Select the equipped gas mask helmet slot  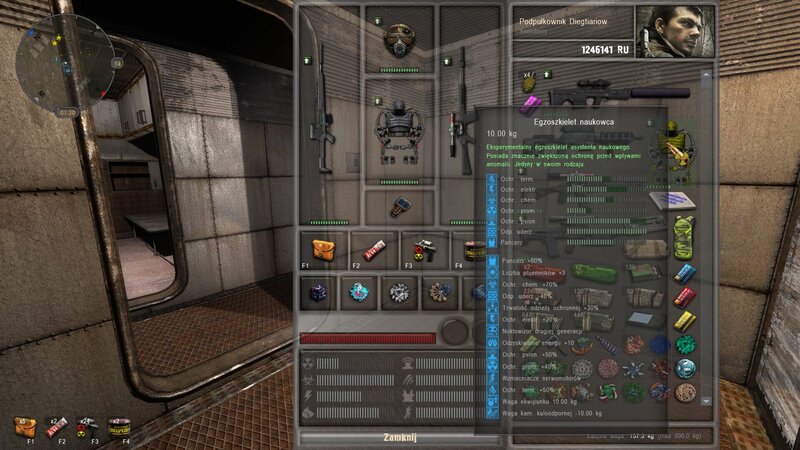tap(399, 39)
